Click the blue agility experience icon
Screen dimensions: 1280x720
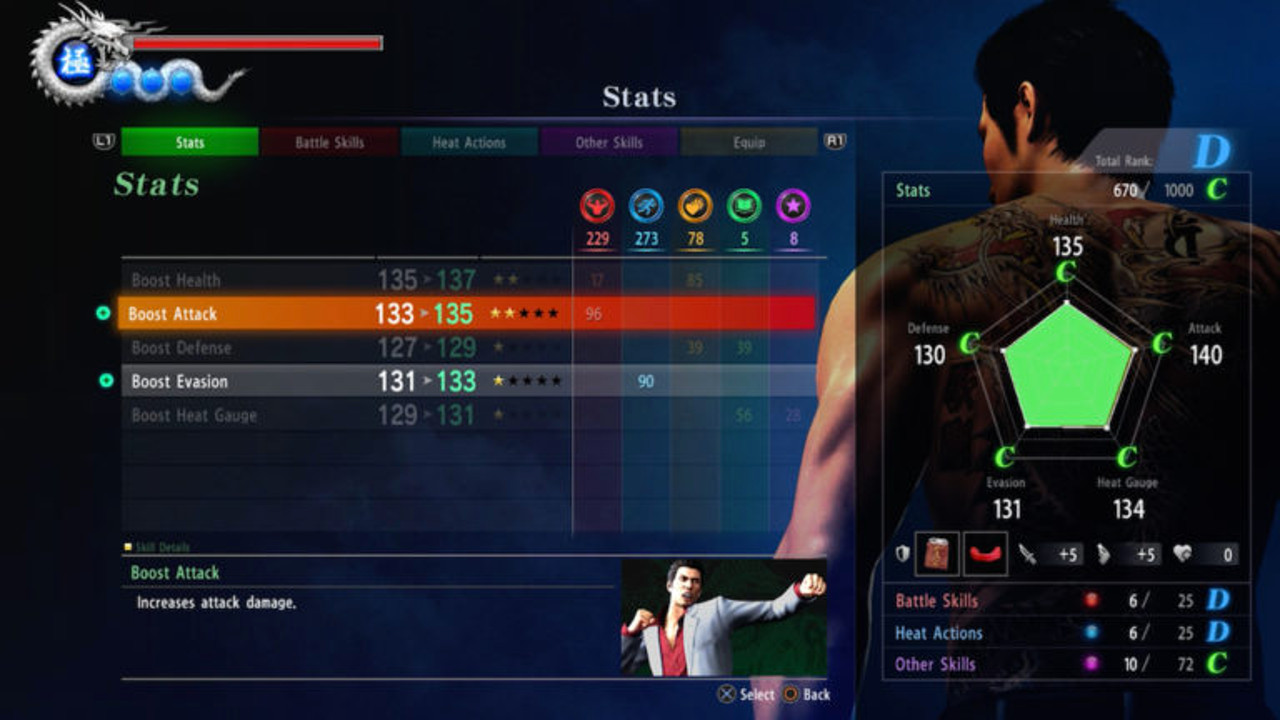(x=646, y=206)
